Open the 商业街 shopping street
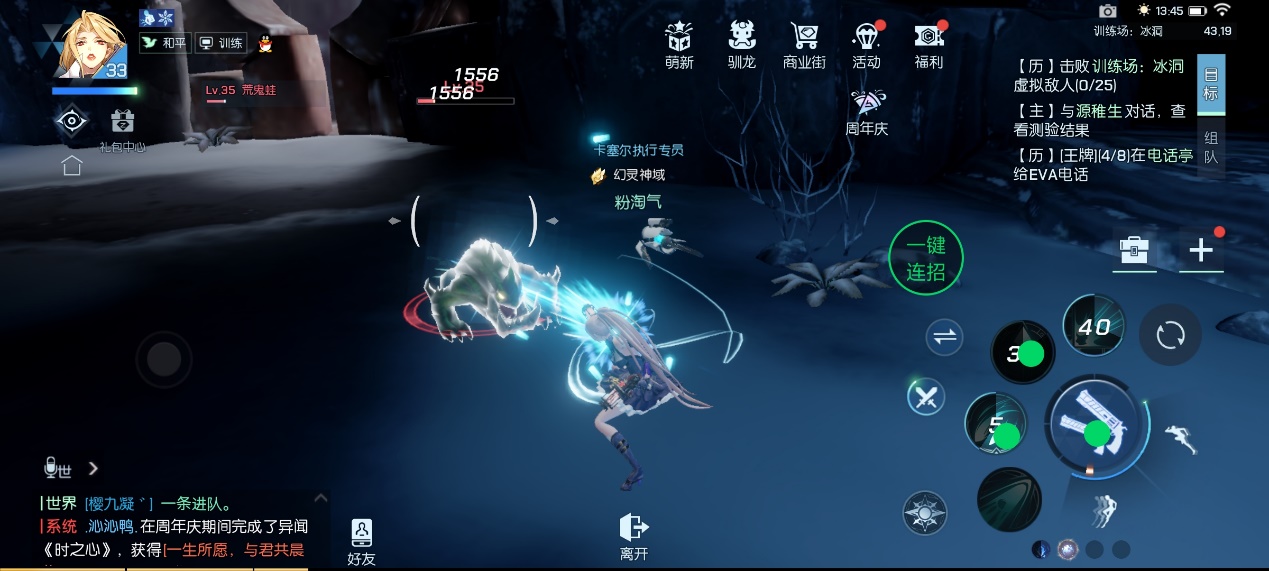 point(804,45)
